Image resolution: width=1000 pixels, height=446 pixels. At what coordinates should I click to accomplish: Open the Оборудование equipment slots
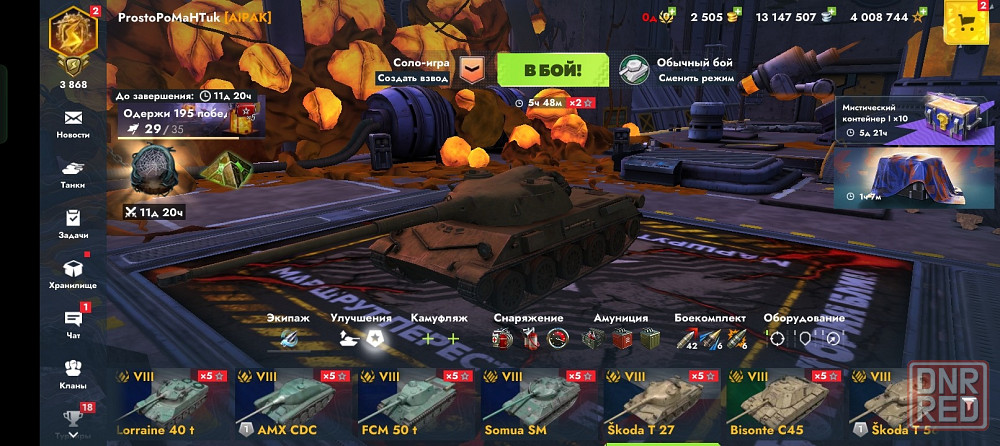[x=803, y=333]
